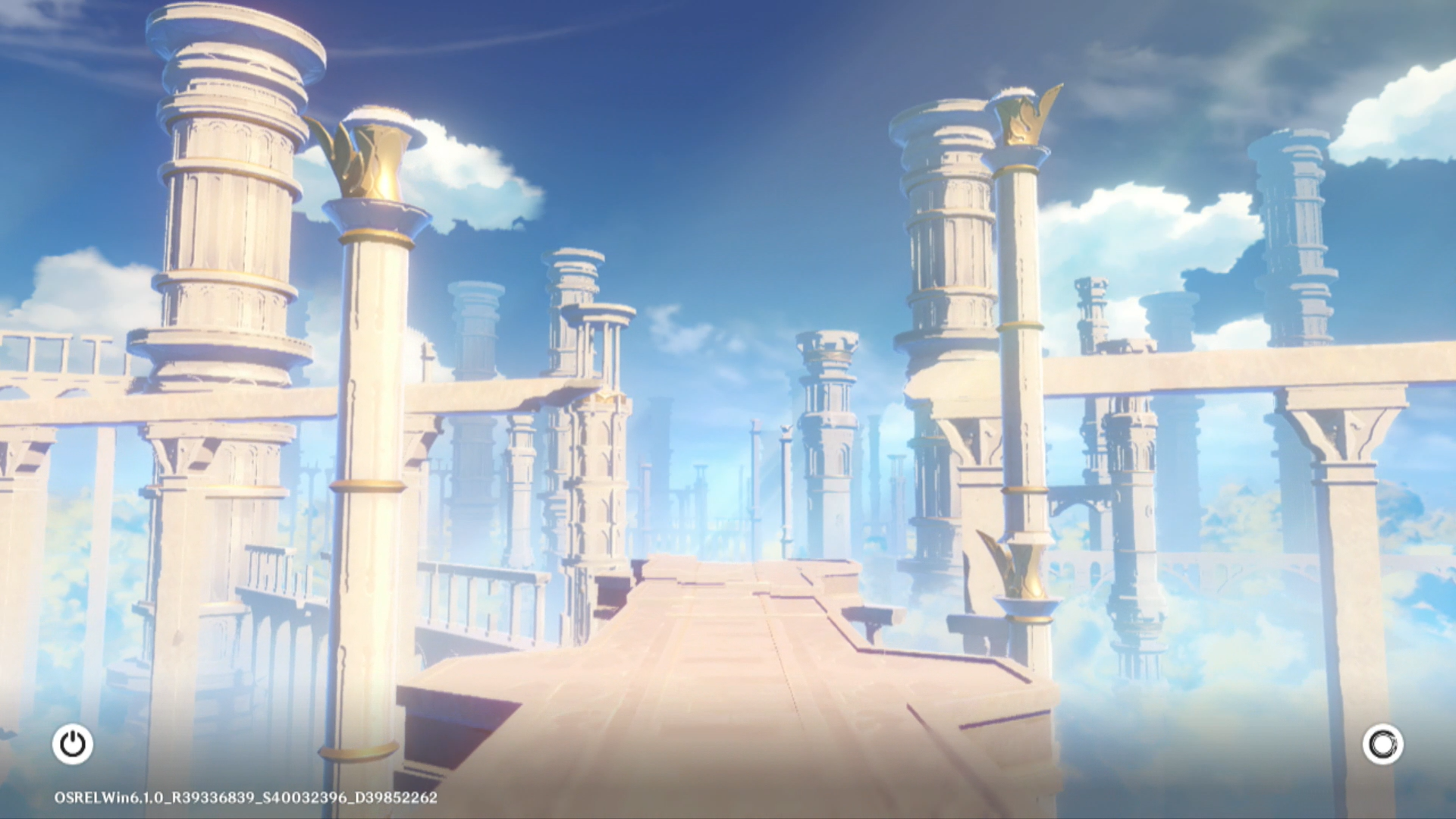Open the circular ring icon button
The height and width of the screenshot is (819, 1456).
click(x=1382, y=744)
